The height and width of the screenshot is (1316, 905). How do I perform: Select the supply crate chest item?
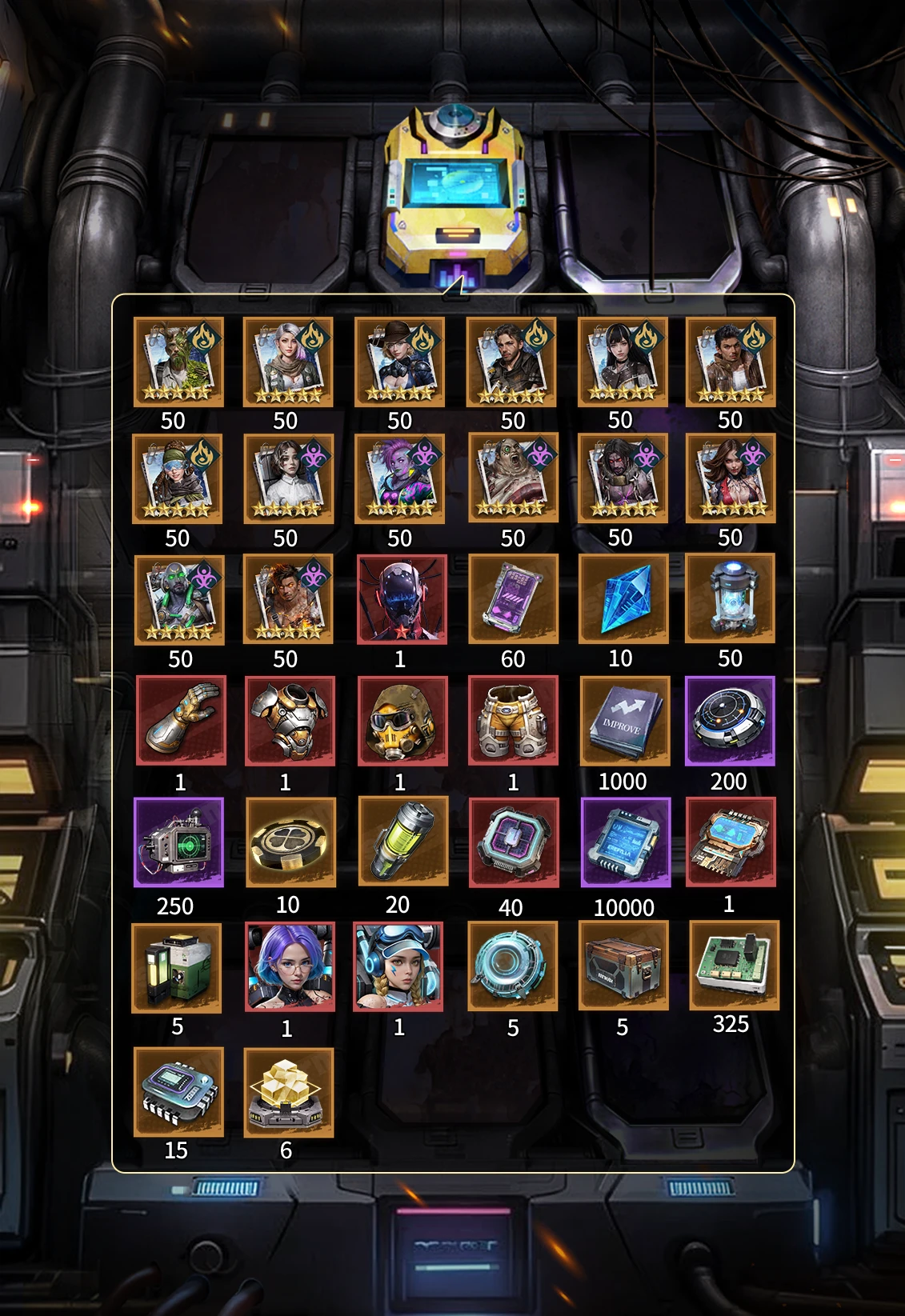(x=623, y=966)
